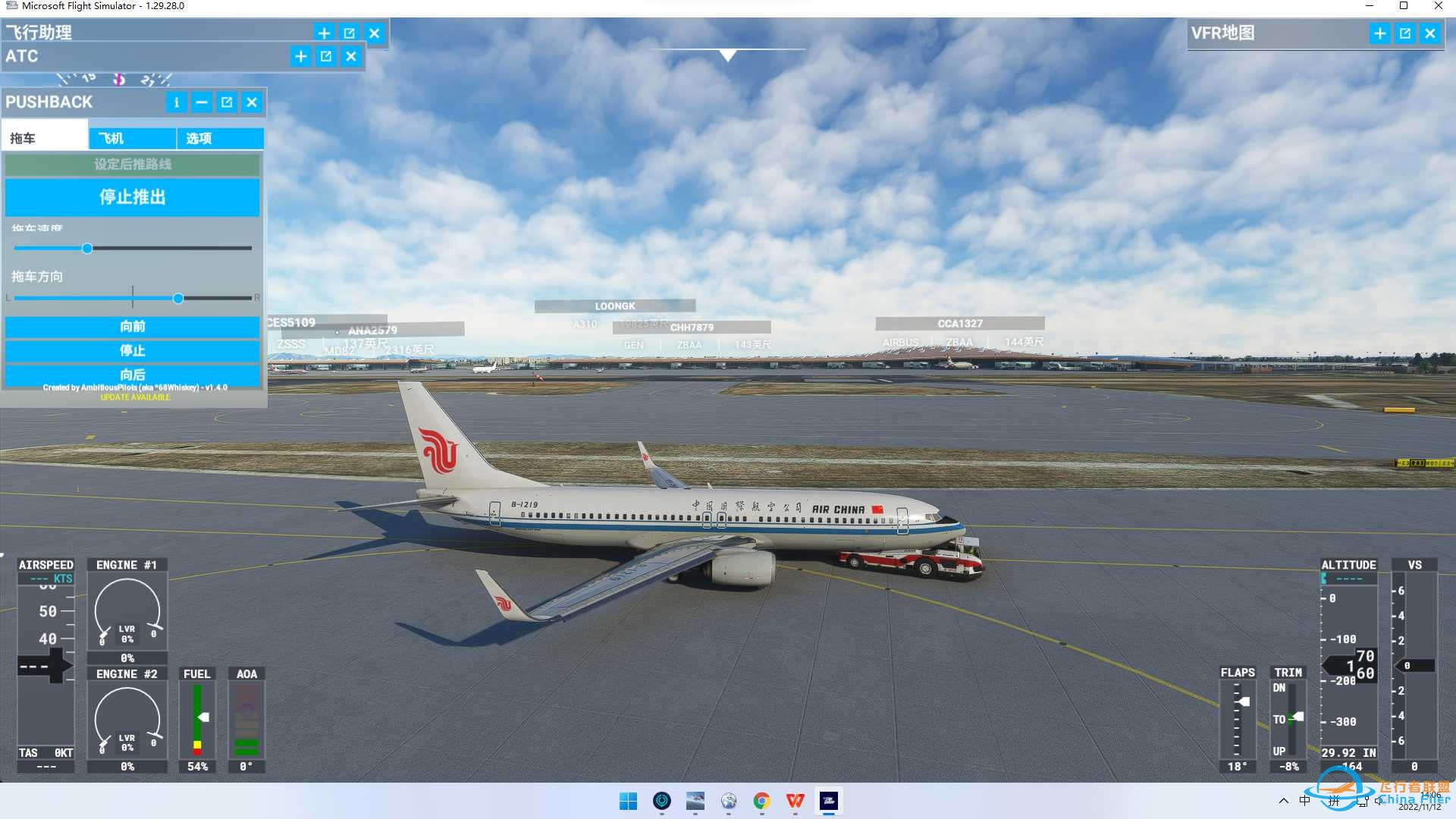Select the Microsoft Flight Simulator taskbar icon
The height and width of the screenshot is (819, 1456).
coord(827,802)
